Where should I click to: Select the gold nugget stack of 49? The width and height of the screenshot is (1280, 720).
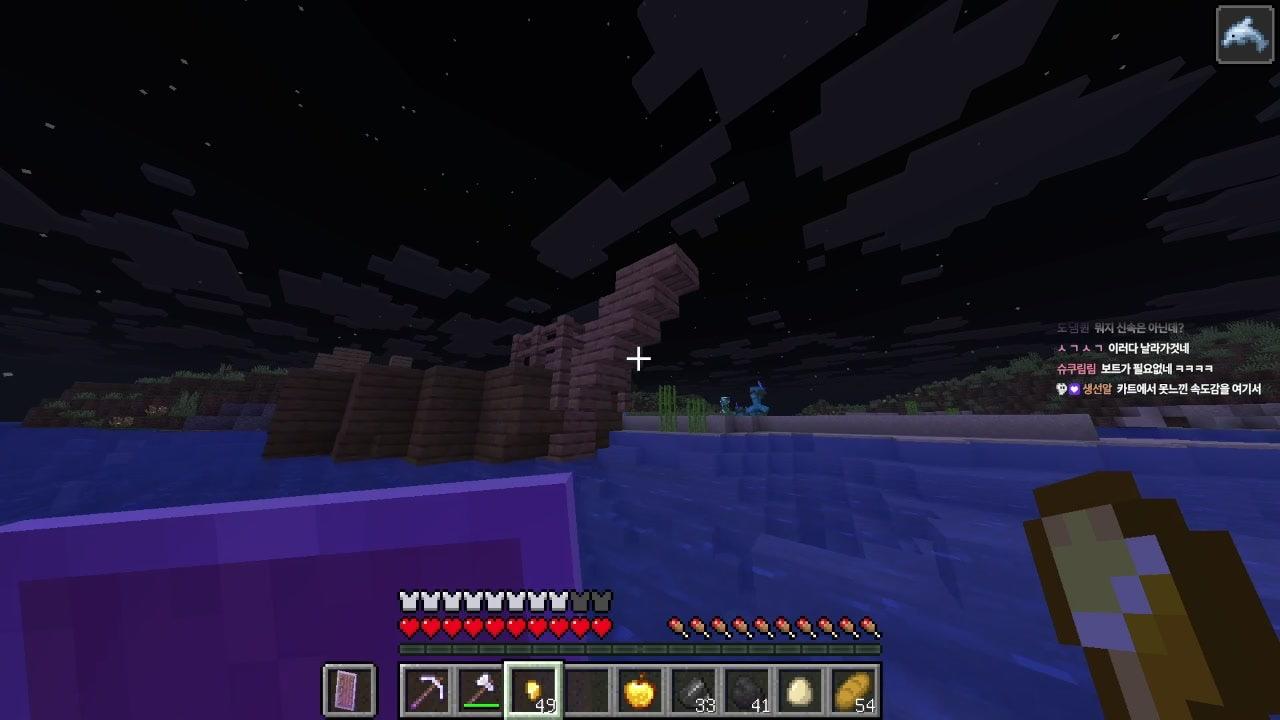pos(533,690)
